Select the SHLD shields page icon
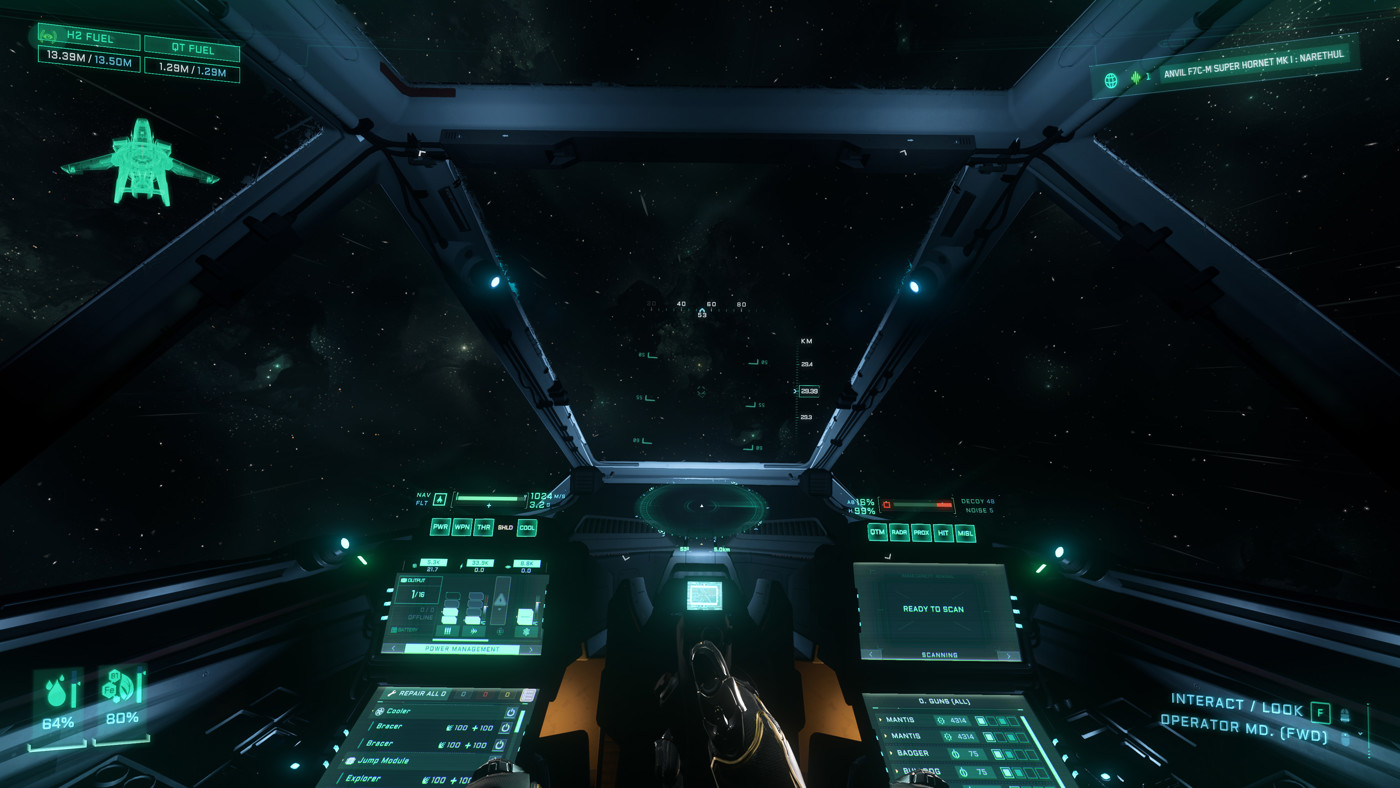Image resolution: width=1400 pixels, height=788 pixels. coord(505,528)
